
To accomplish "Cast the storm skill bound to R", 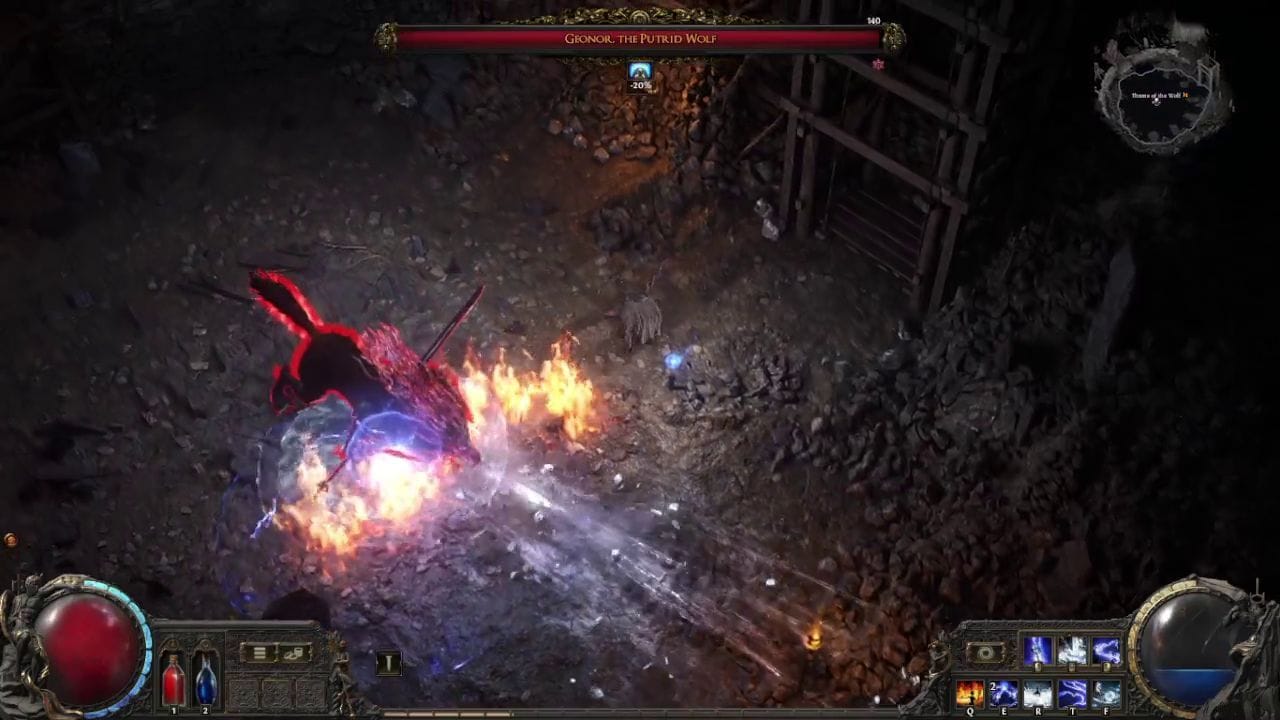I will pos(1038,694).
